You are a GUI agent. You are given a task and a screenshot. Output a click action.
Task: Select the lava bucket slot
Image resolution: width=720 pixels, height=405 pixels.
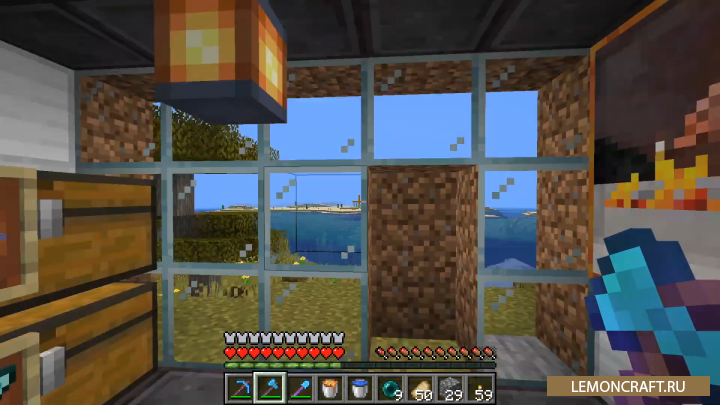330,384
